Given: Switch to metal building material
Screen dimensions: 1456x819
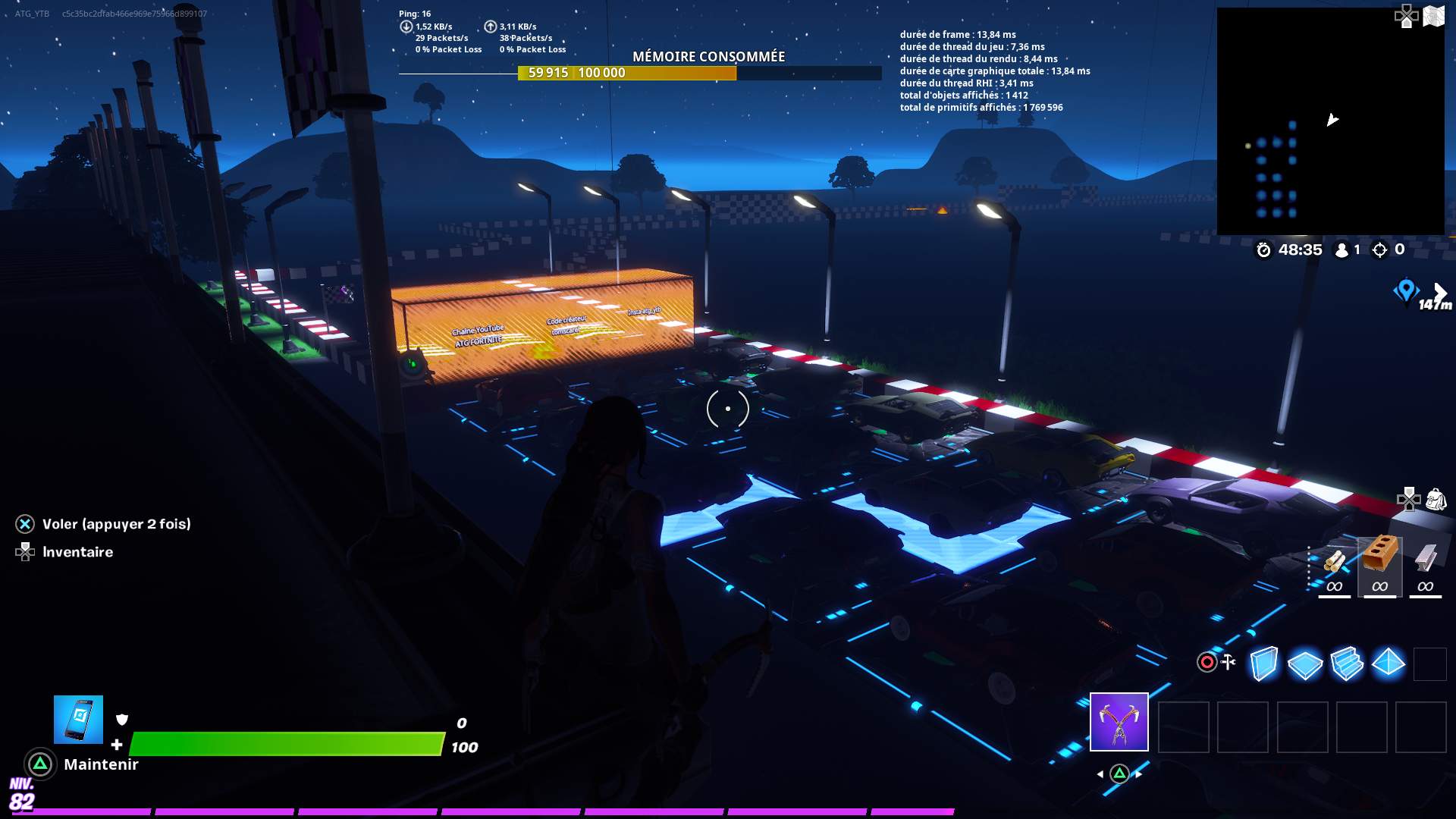Looking at the screenshot, I should [x=1425, y=560].
